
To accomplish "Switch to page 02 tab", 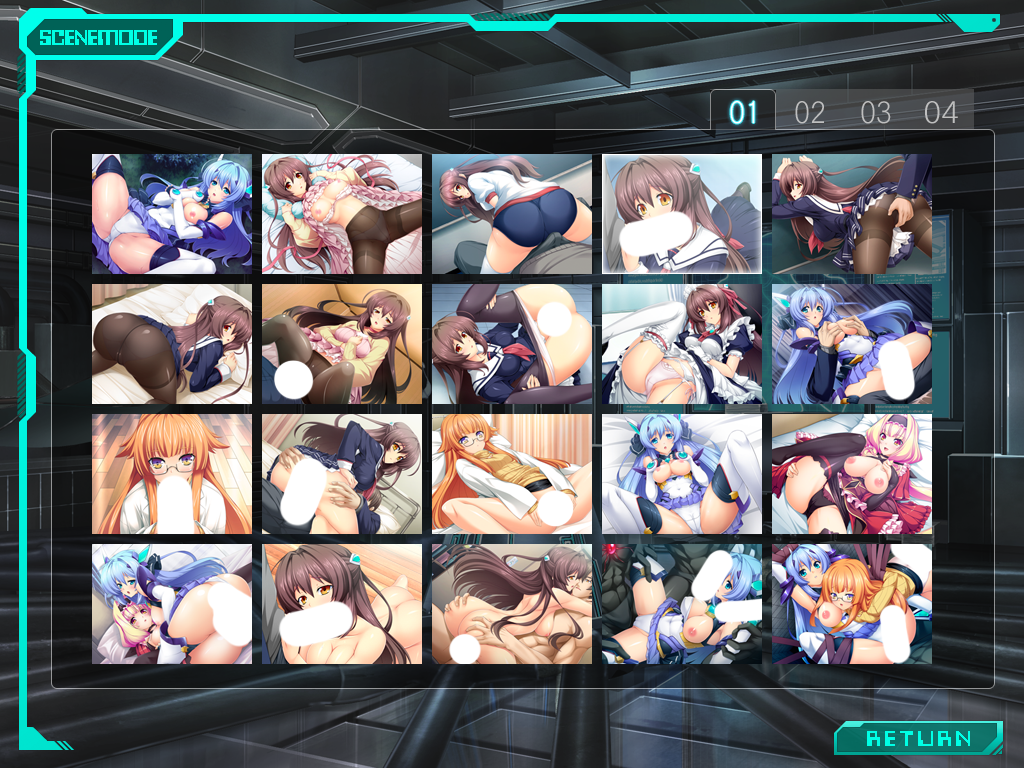I will [x=809, y=113].
